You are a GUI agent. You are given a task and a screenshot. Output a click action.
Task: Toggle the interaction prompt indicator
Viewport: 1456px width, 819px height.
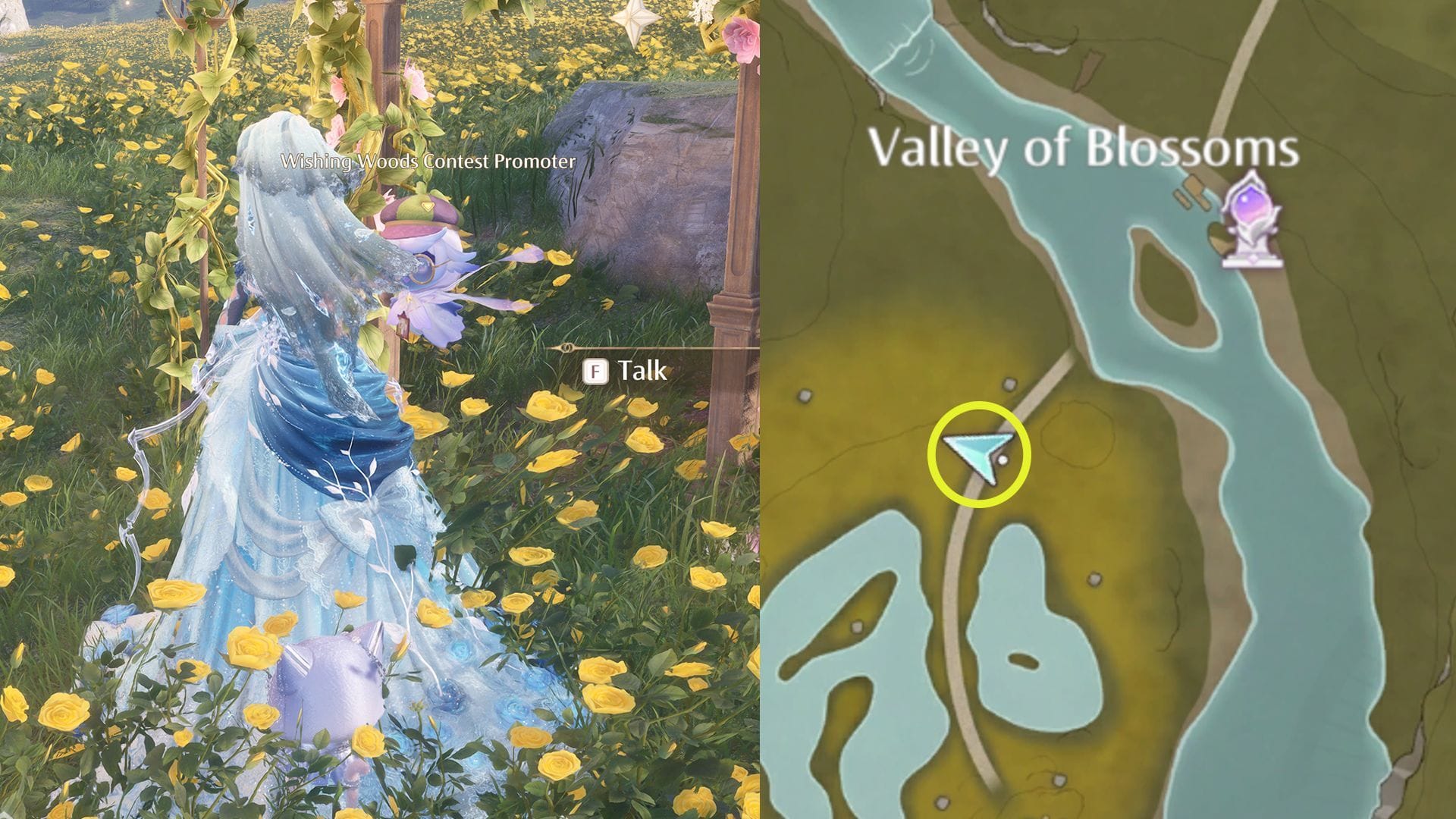pyautogui.click(x=596, y=372)
